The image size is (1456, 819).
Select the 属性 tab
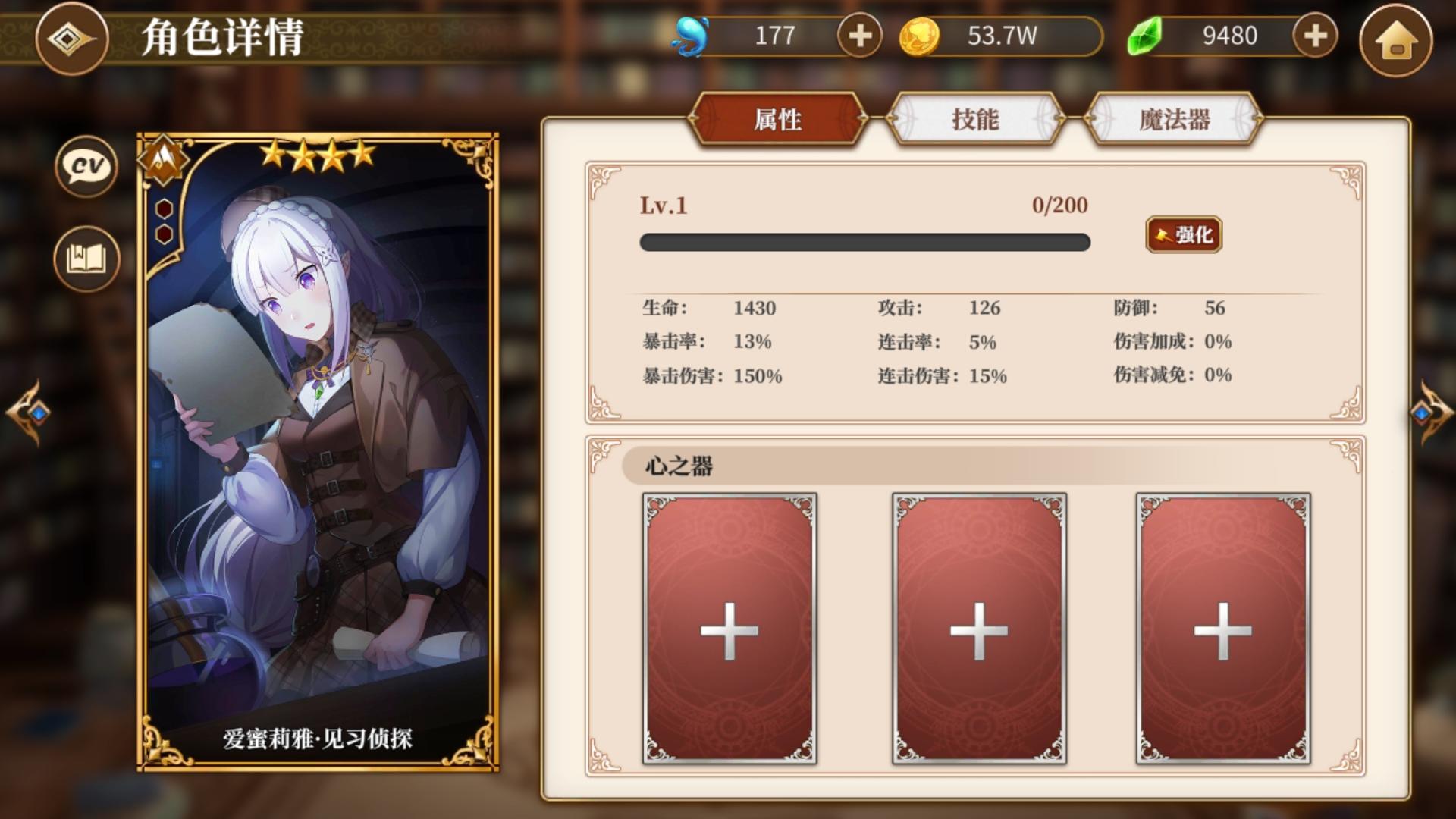[x=777, y=119]
